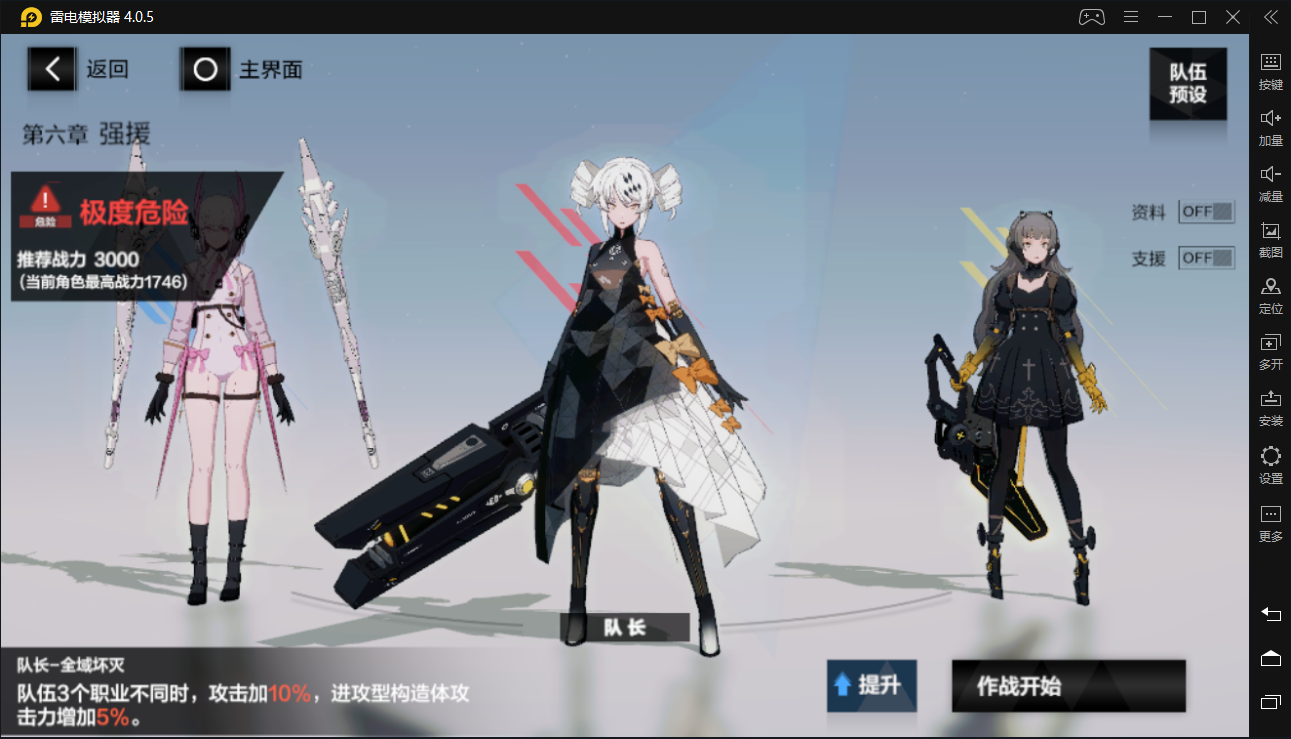This screenshot has width=1291, height=739.
Task: Click the 提升 upgrade button
Action: (871, 686)
